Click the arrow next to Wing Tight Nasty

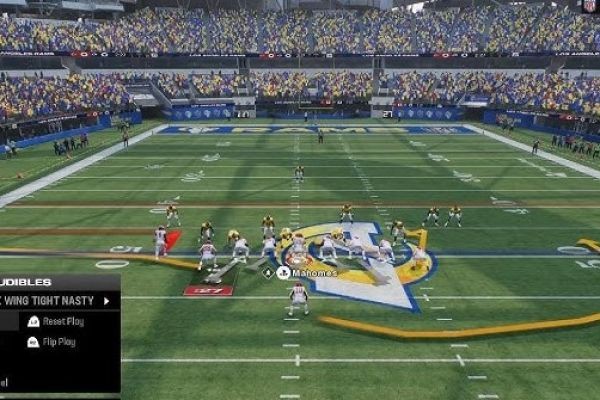pyautogui.click(x=106, y=300)
